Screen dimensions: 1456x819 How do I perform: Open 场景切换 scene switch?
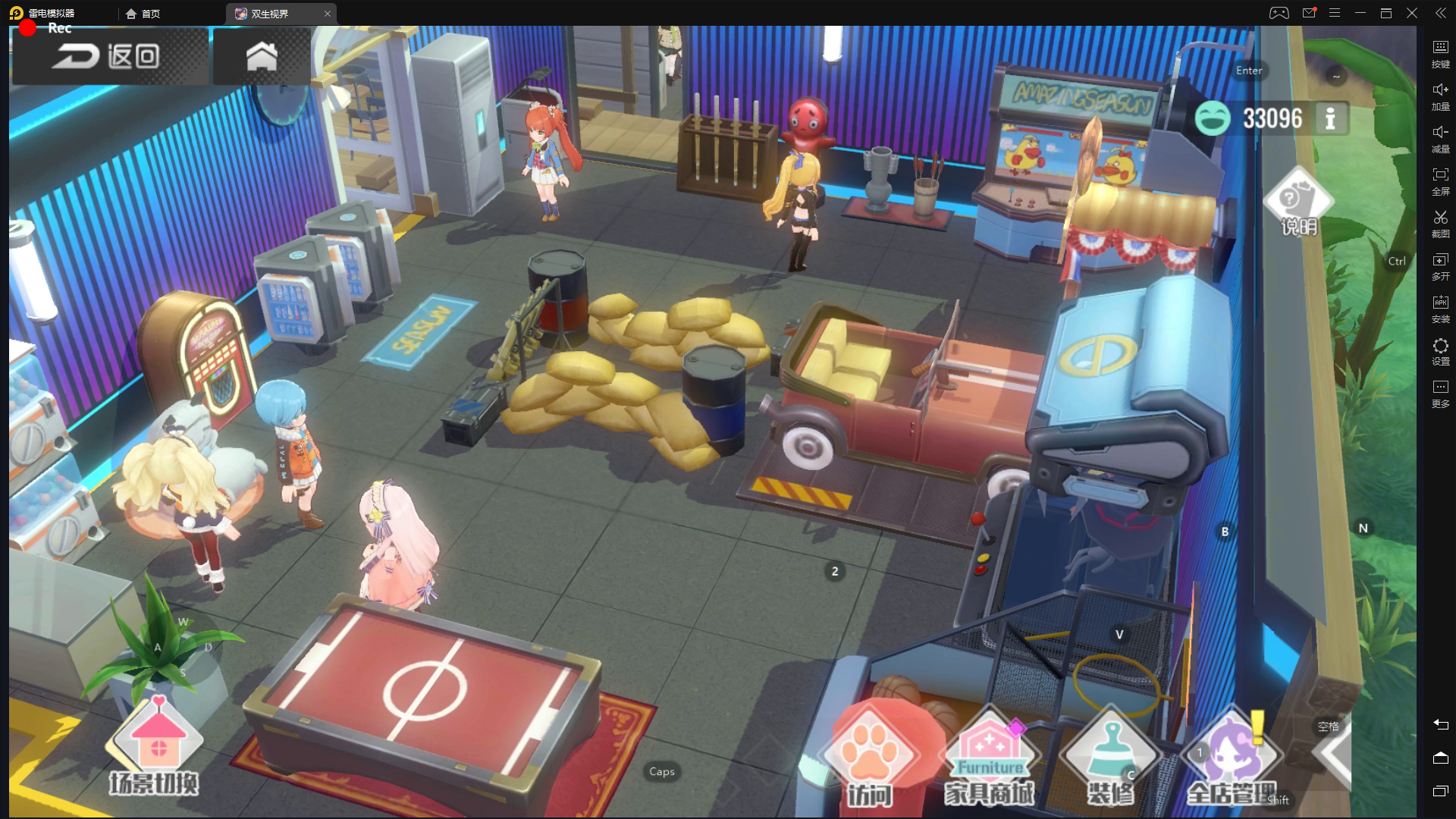[155, 747]
